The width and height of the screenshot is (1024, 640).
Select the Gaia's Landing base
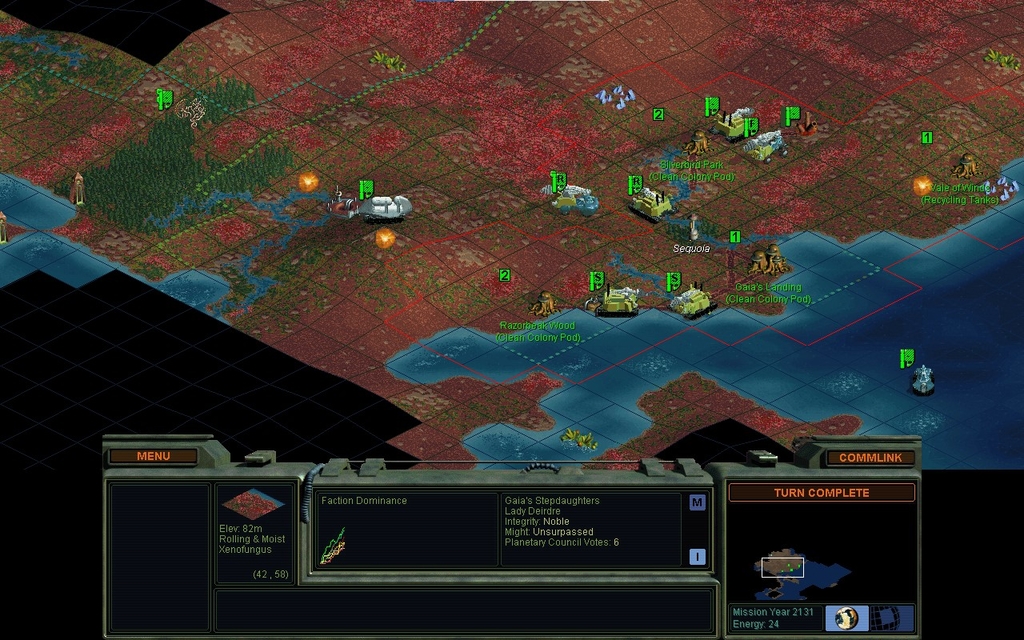[769, 262]
